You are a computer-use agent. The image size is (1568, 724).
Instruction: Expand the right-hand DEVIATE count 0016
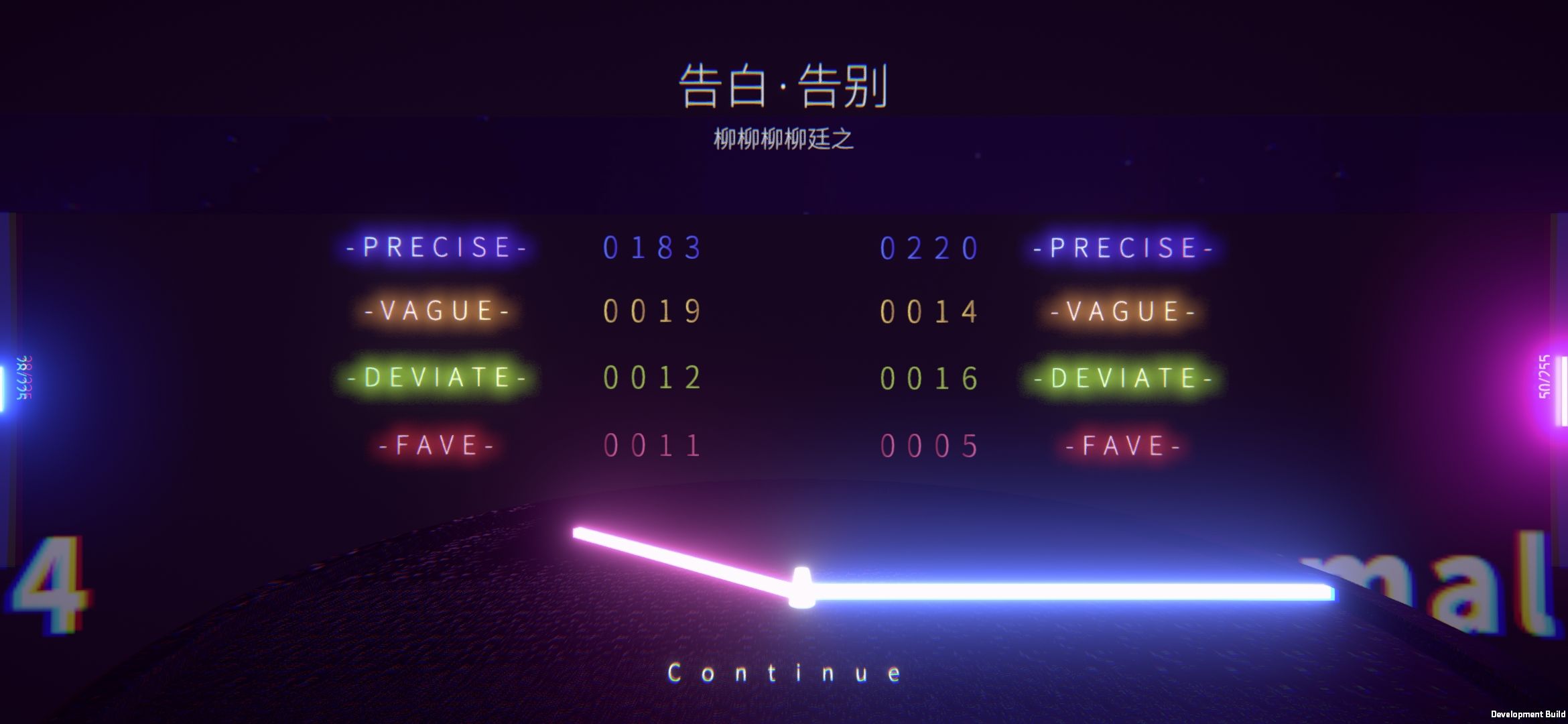[x=930, y=377]
